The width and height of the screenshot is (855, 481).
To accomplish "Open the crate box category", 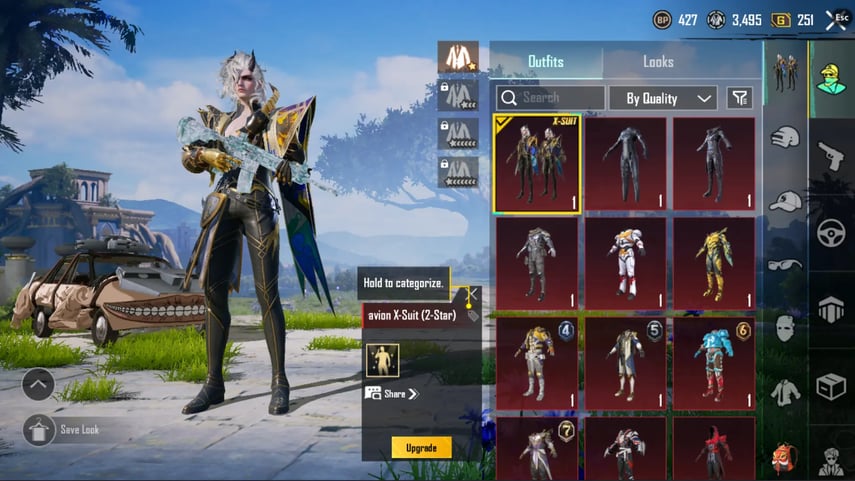I will coord(831,387).
